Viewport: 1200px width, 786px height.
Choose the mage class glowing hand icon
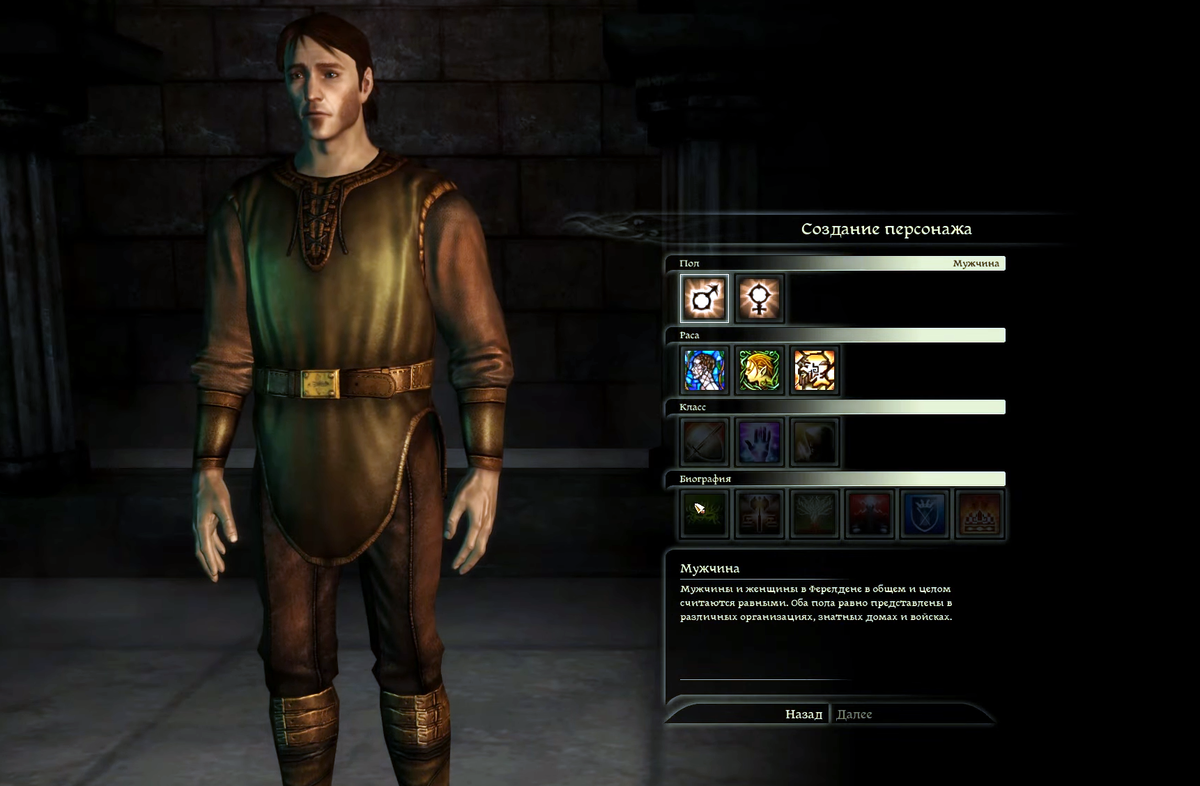760,442
